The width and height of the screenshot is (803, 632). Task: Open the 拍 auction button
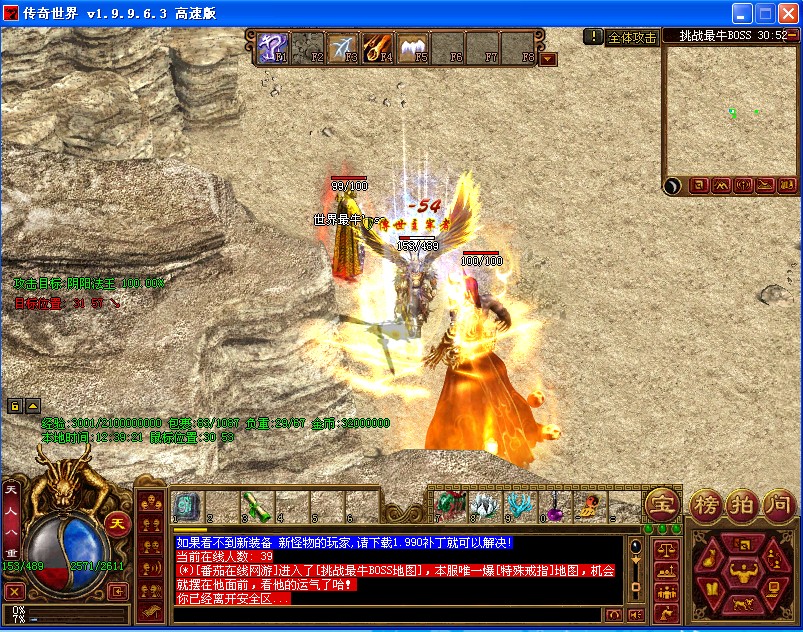741,503
